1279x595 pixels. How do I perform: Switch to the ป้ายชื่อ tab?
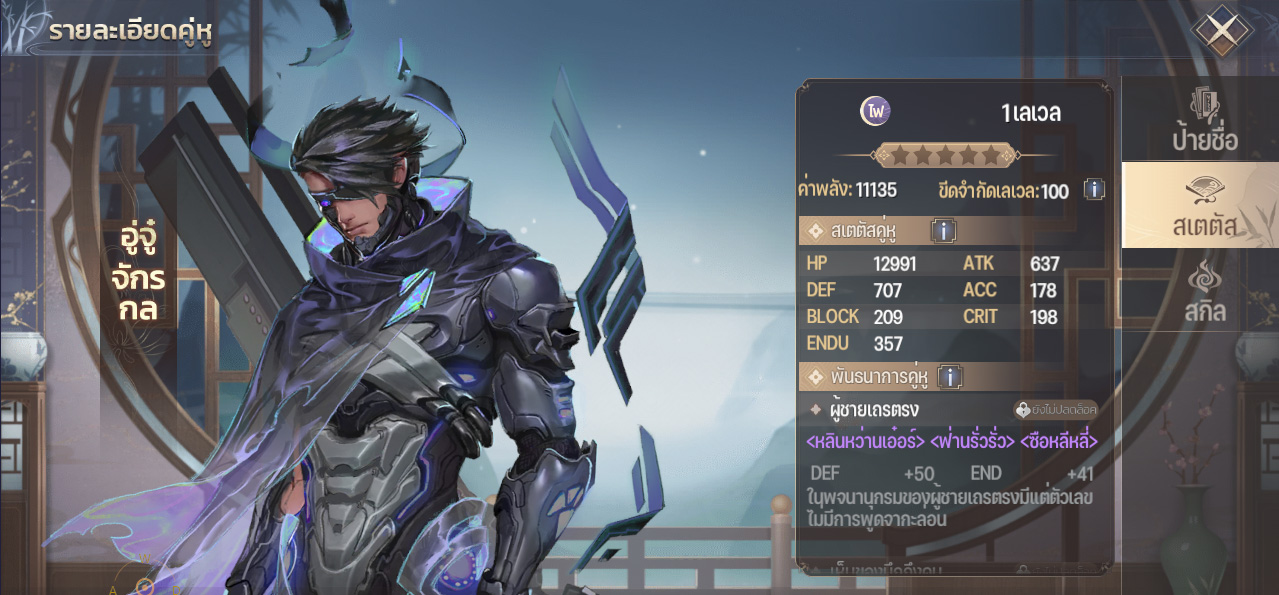(1202, 120)
